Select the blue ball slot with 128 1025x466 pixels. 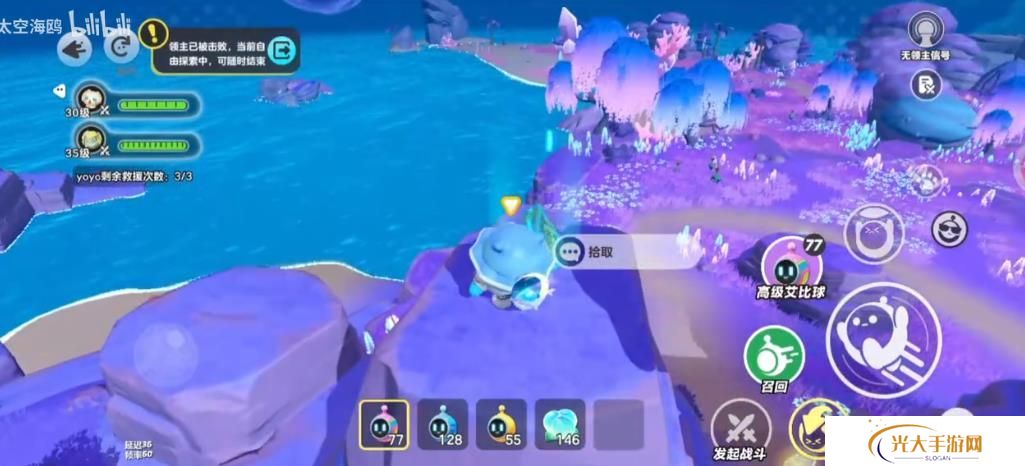coord(440,424)
